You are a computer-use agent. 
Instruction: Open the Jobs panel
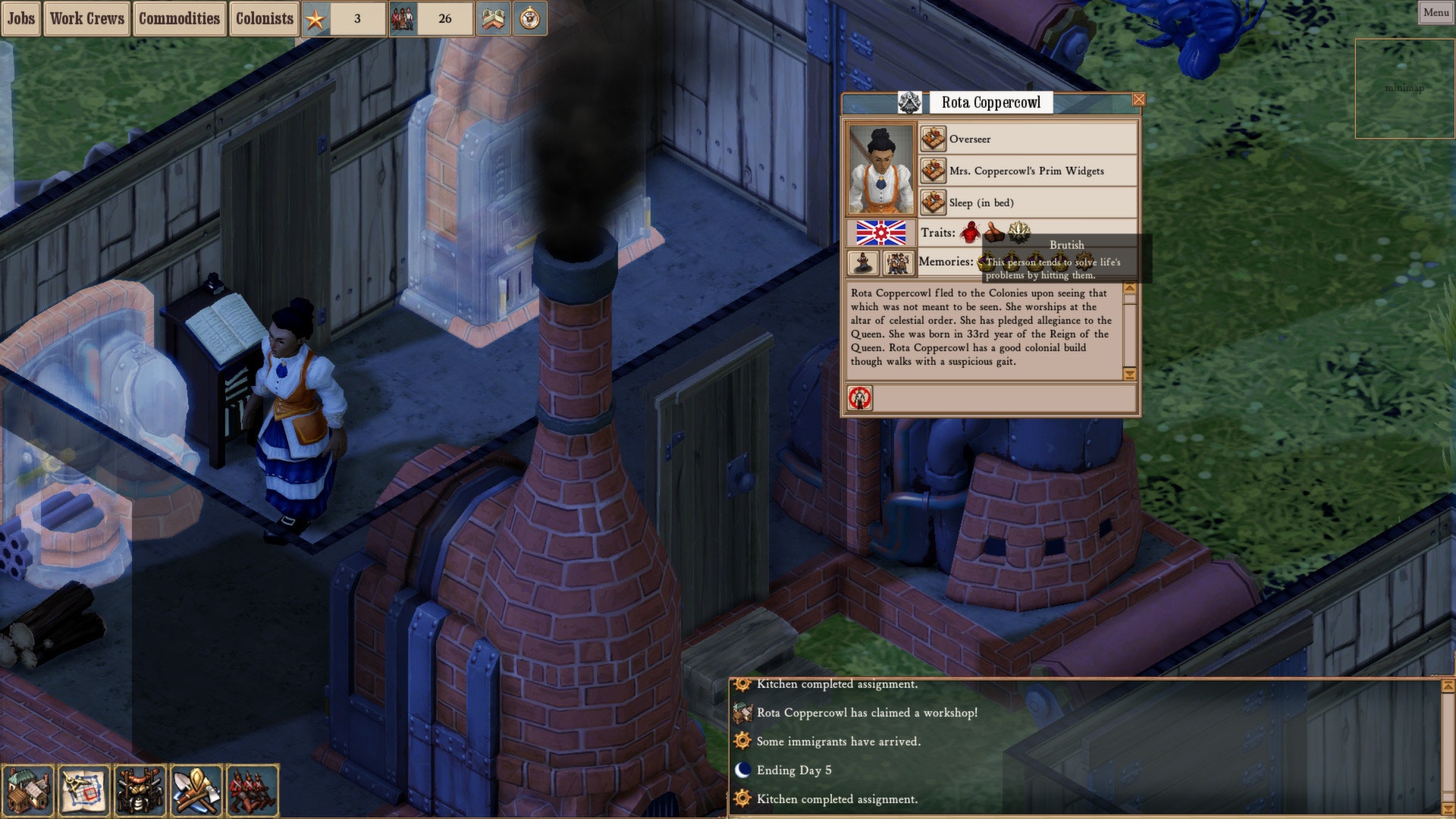click(x=20, y=18)
